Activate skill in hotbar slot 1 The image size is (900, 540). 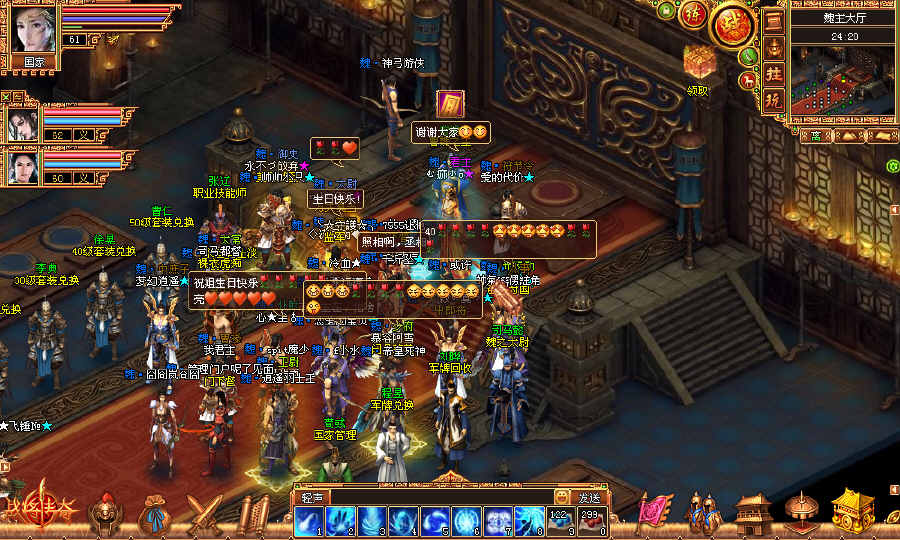pyautogui.click(x=308, y=520)
